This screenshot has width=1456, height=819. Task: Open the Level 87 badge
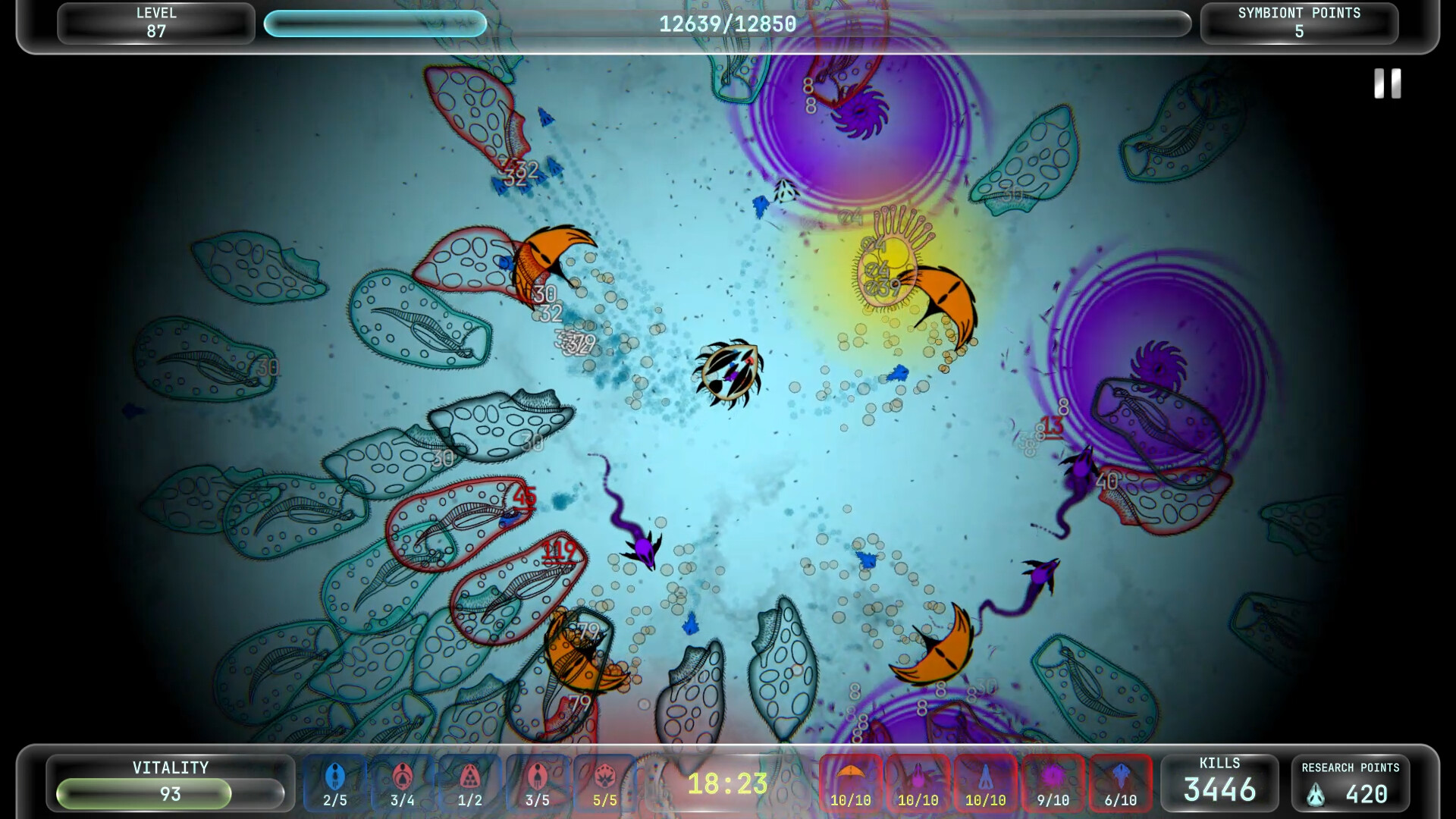[155, 23]
